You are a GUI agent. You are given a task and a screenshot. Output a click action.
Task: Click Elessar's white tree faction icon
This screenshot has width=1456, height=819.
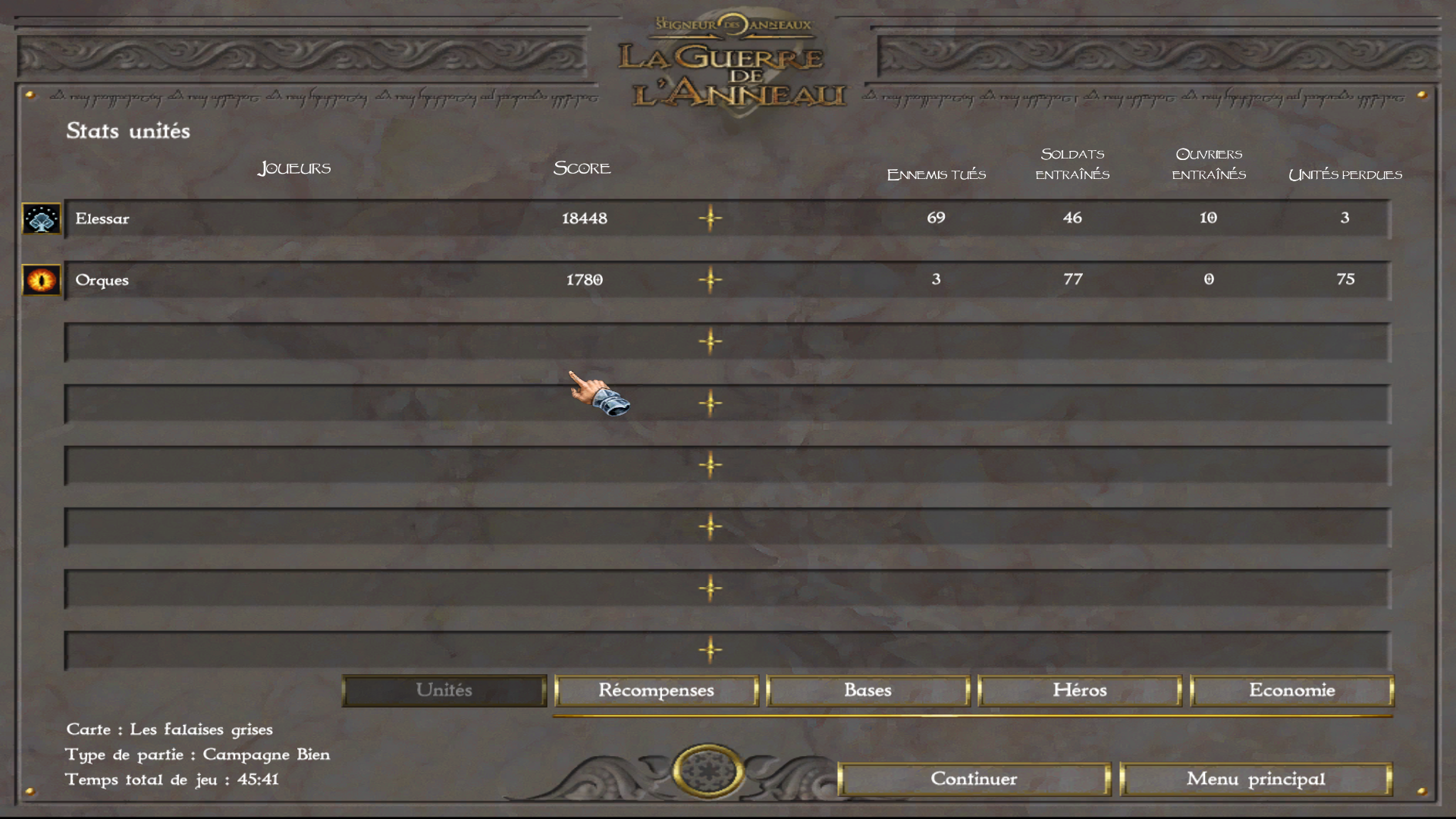pos(42,219)
